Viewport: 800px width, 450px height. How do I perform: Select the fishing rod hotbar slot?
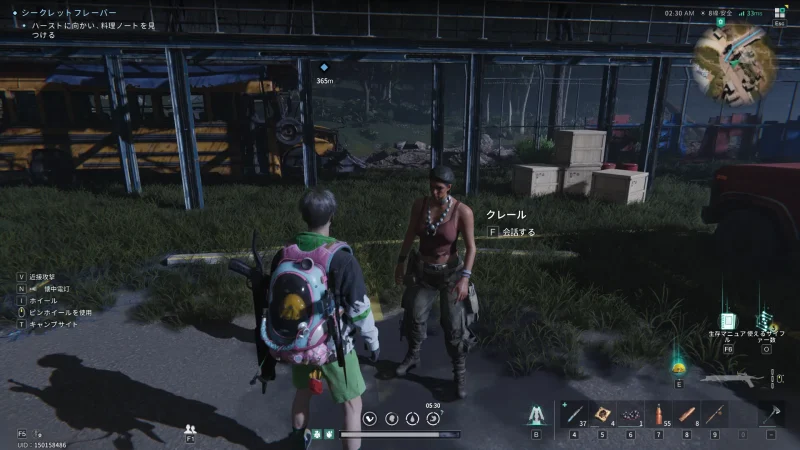(x=713, y=414)
